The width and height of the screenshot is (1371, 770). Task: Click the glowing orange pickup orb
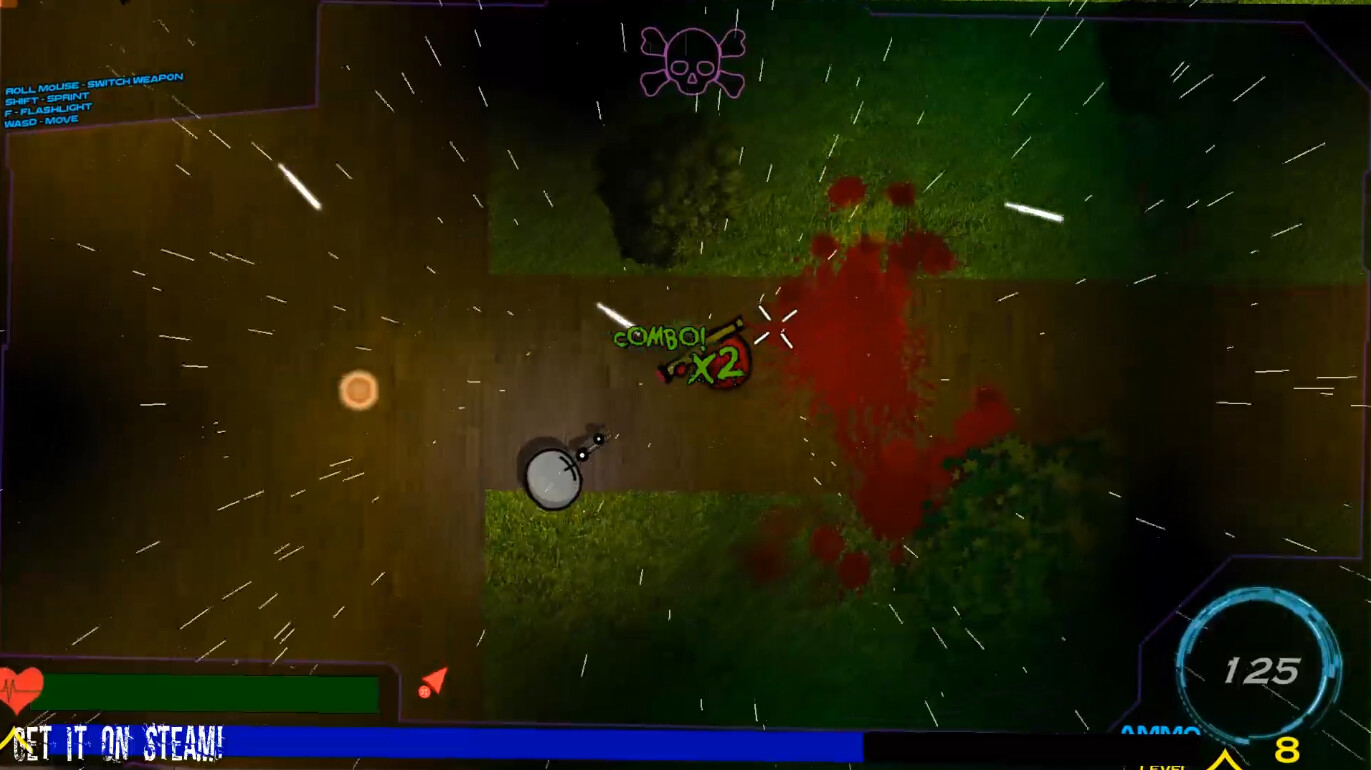point(357,389)
